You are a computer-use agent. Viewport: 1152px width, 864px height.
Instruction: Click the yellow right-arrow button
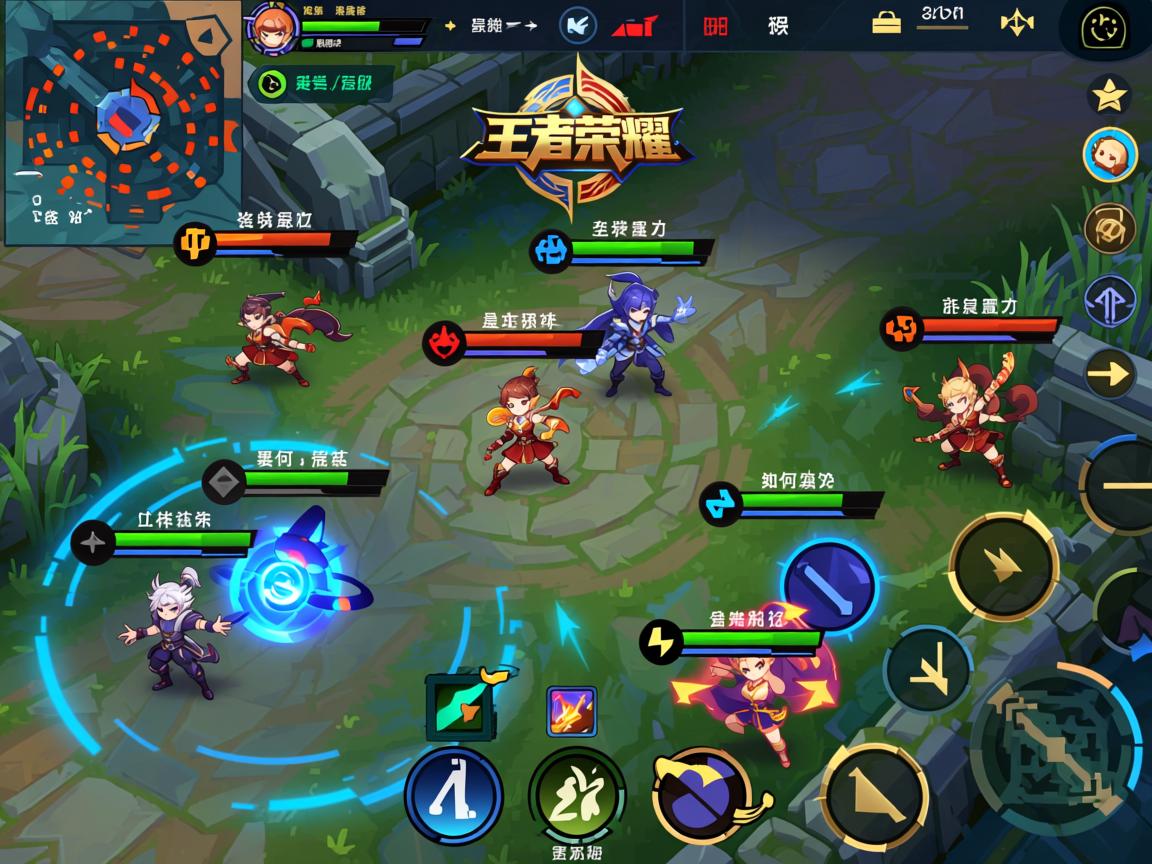pyautogui.click(x=1109, y=374)
